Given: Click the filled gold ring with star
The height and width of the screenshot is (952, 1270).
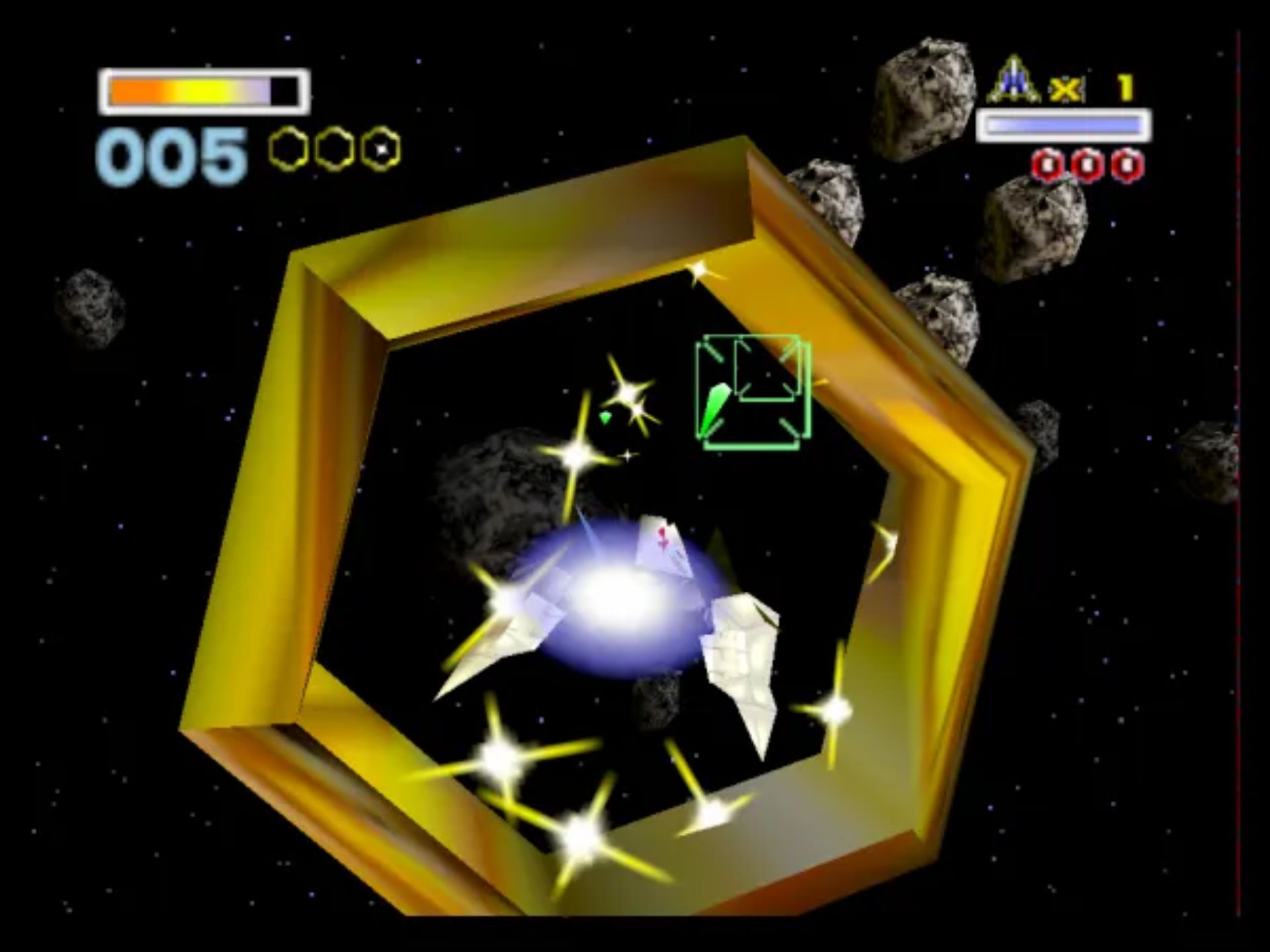Looking at the screenshot, I should tap(380, 151).
